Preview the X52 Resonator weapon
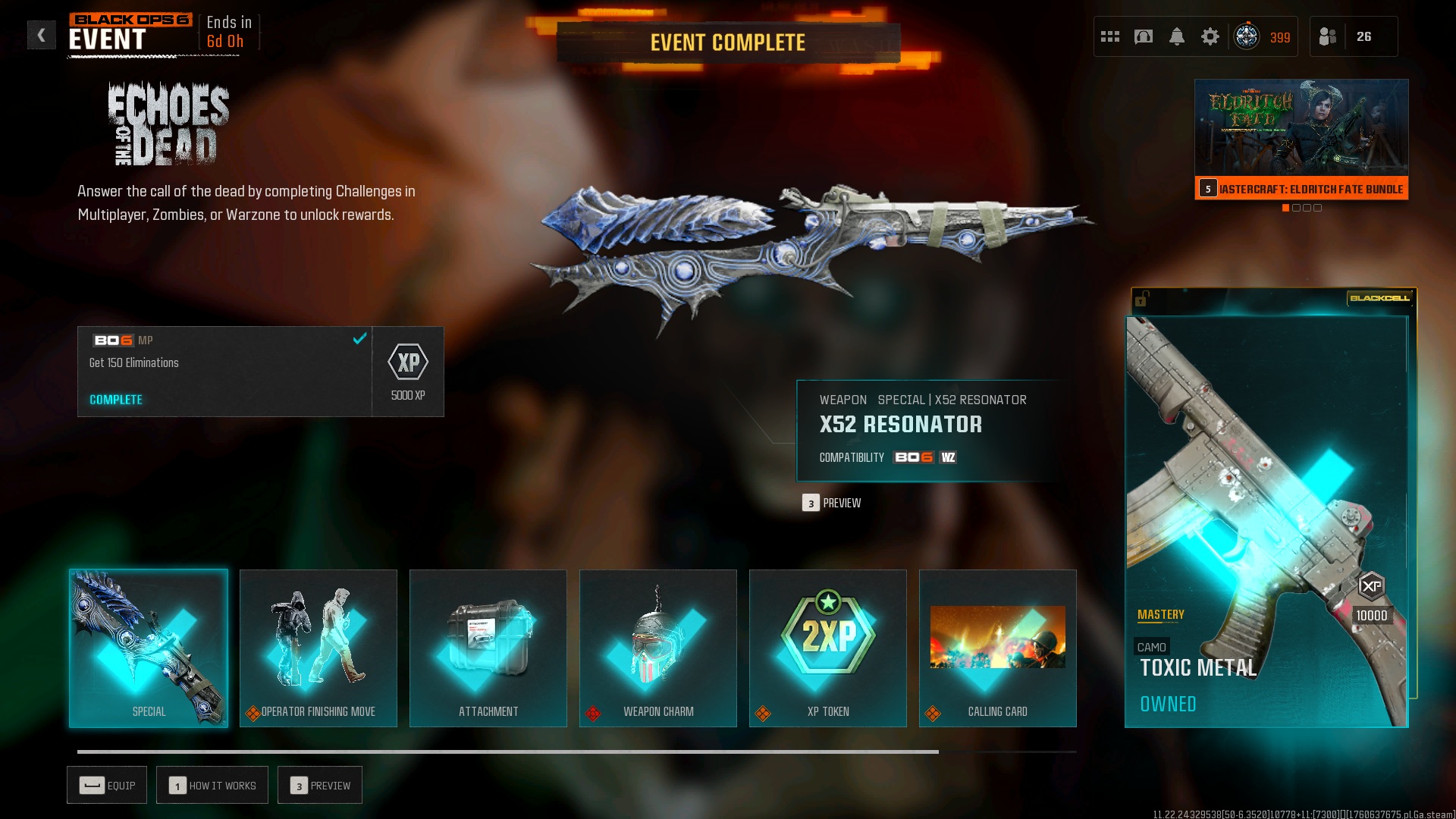1456x819 pixels. [x=833, y=503]
